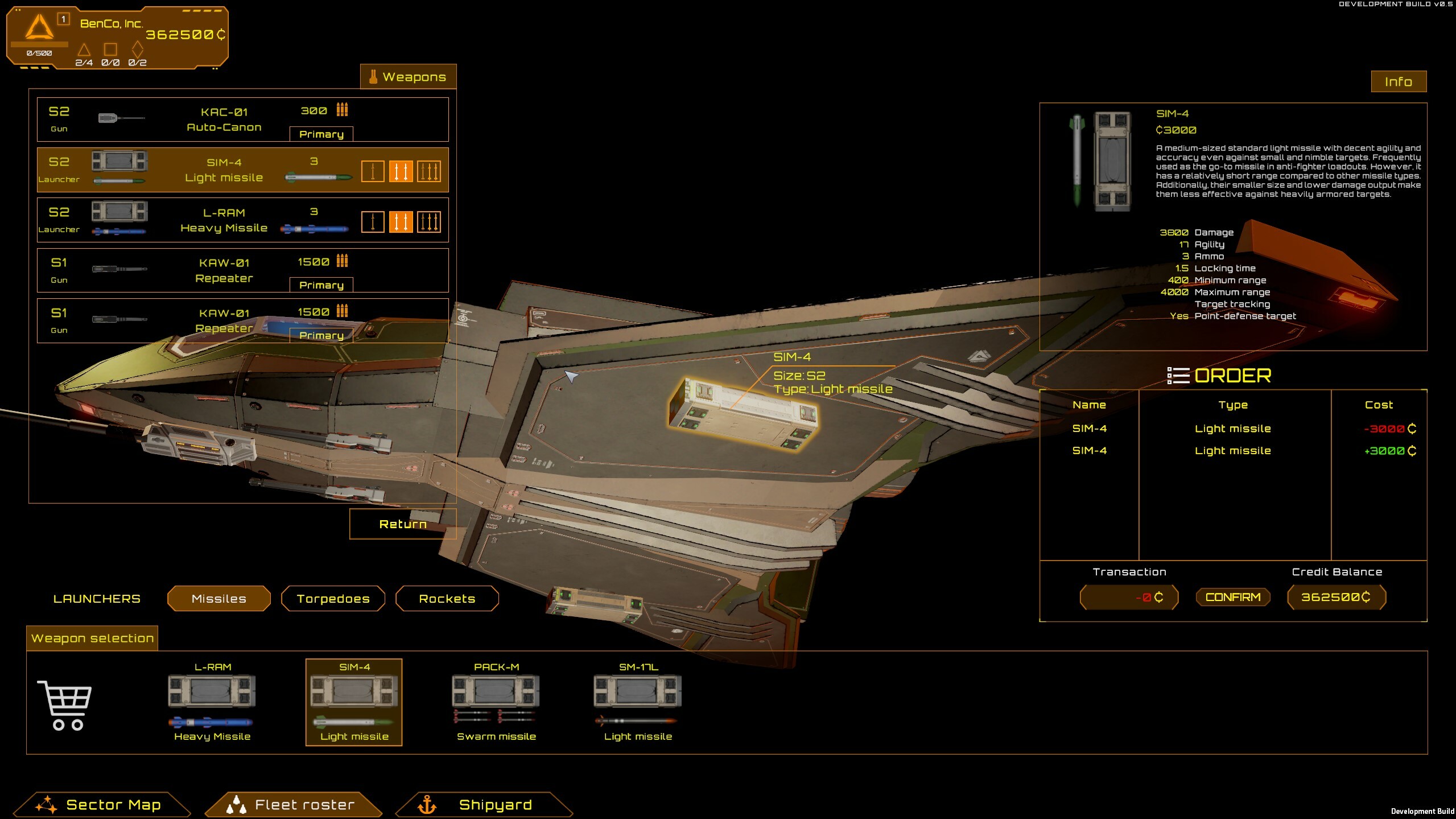Screen dimensions: 1456x819
Task: Click the ammo icon beside KAC-01 Auto-Canon
Action: click(x=341, y=110)
